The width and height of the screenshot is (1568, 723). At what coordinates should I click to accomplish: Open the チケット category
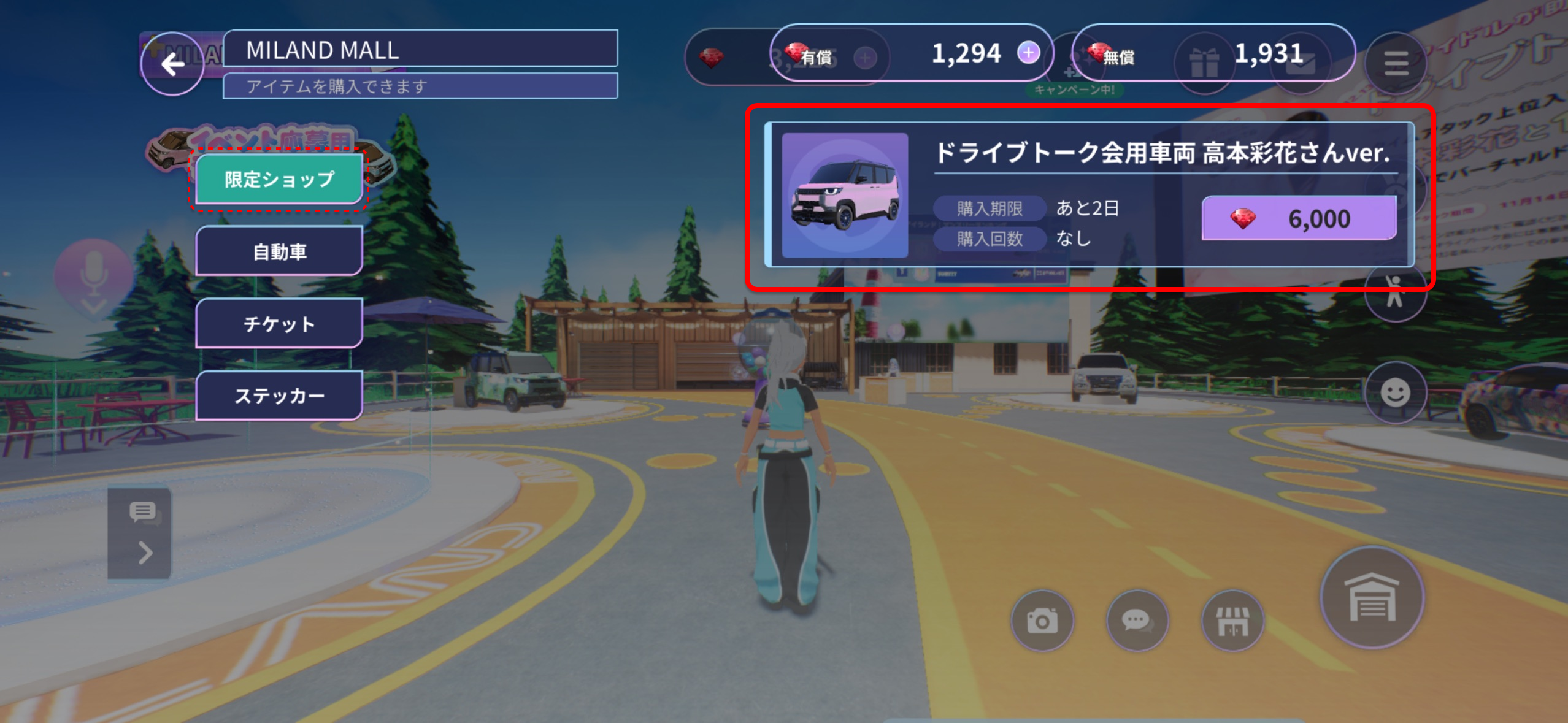tap(279, 323)
